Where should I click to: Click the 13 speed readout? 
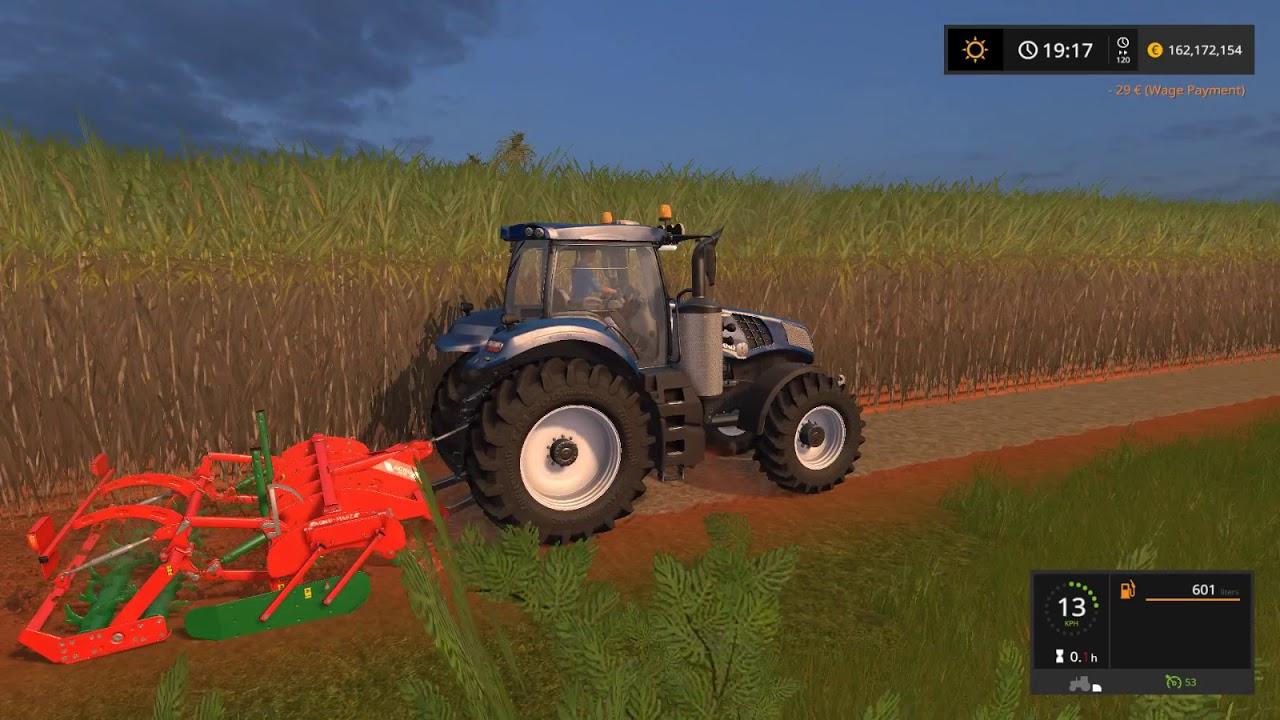click(1072, 607)
